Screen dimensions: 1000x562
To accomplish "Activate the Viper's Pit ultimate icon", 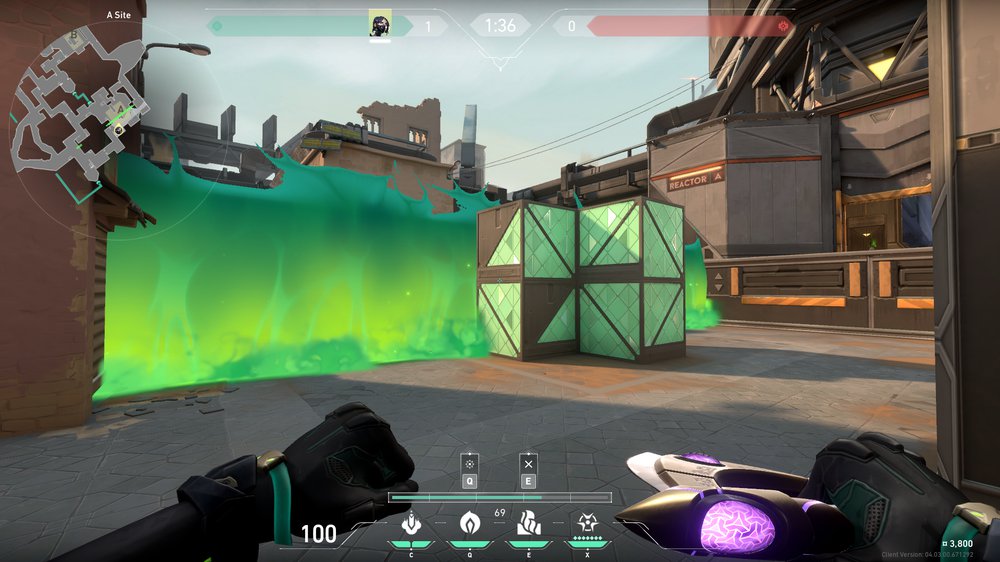I will tap(586, 523).
